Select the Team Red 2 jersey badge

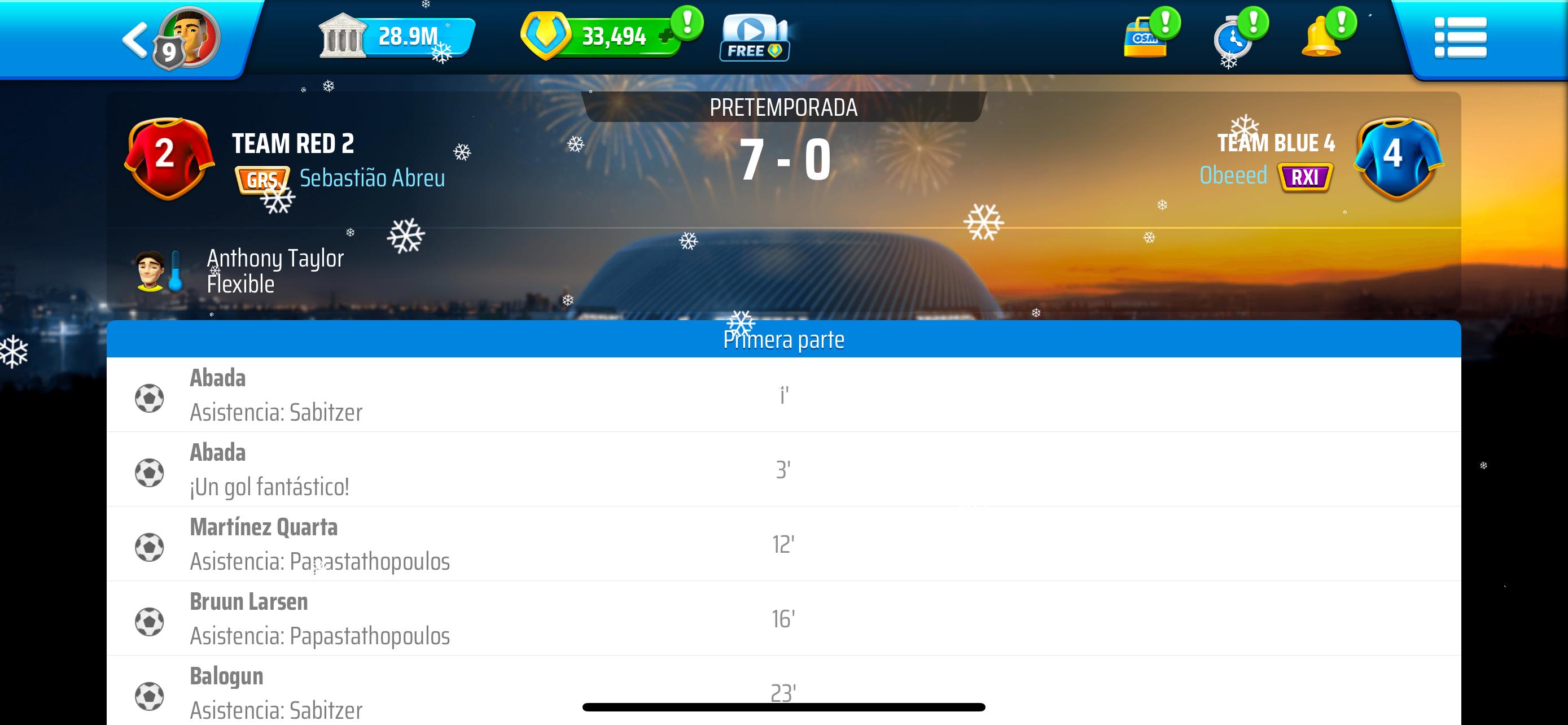(x=169, y=157)
